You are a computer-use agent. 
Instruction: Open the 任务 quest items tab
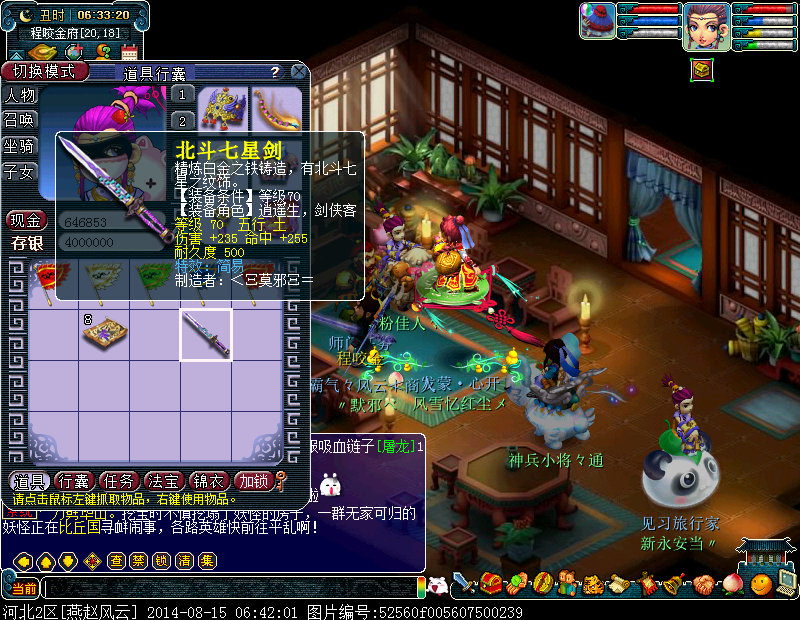(x=118, y=480)
